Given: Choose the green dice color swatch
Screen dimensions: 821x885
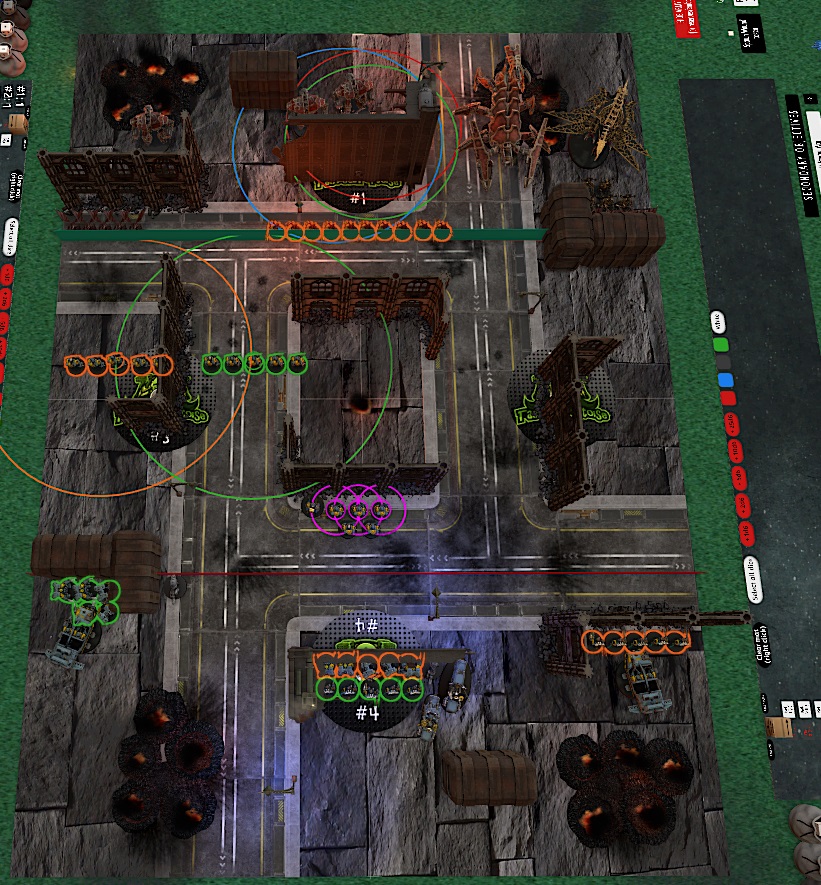Looking at the screenshot, I should click(x=720, y=344).
